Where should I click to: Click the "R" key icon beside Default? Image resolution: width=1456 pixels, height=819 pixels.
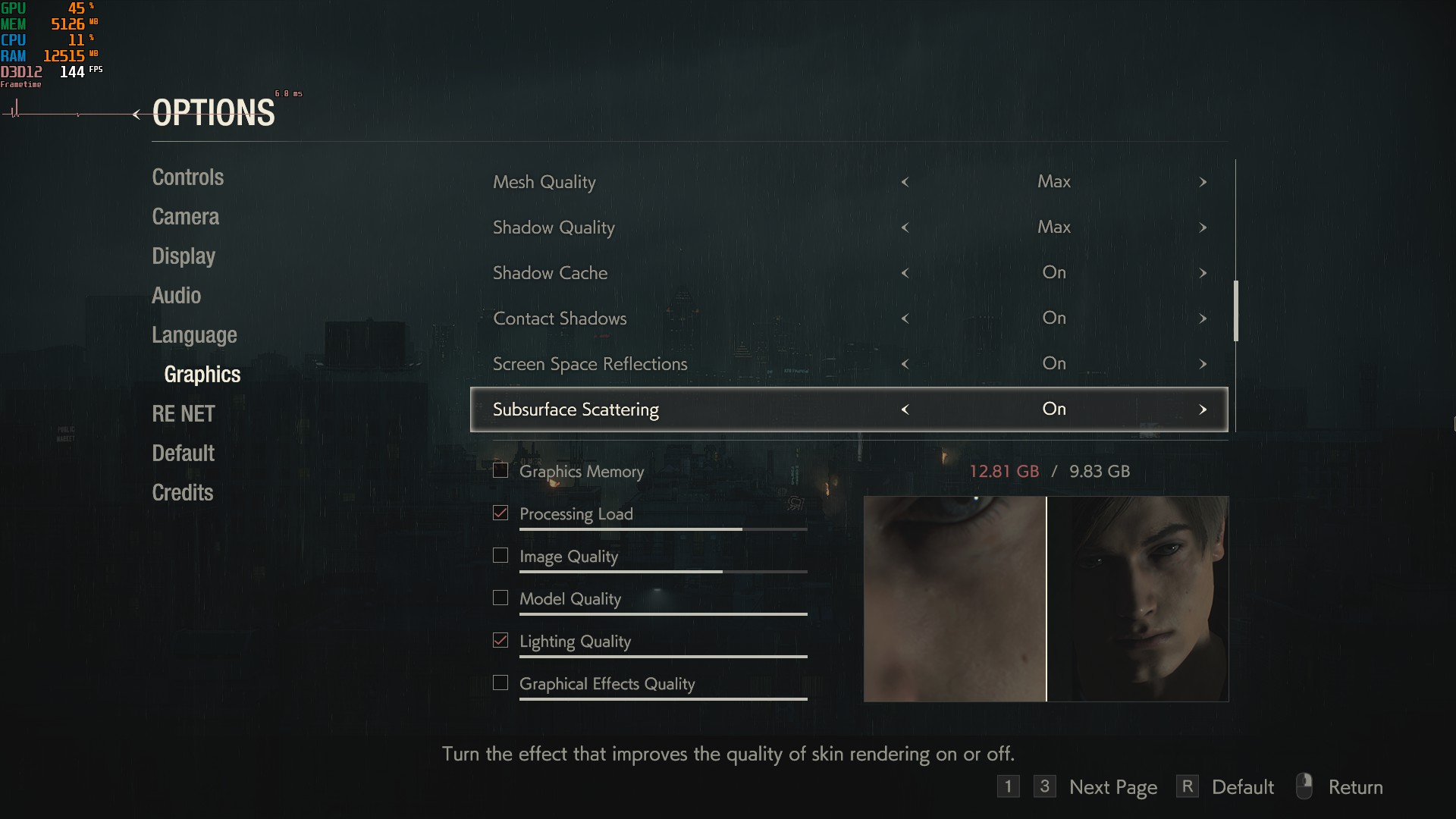(x=1188, y=786)
